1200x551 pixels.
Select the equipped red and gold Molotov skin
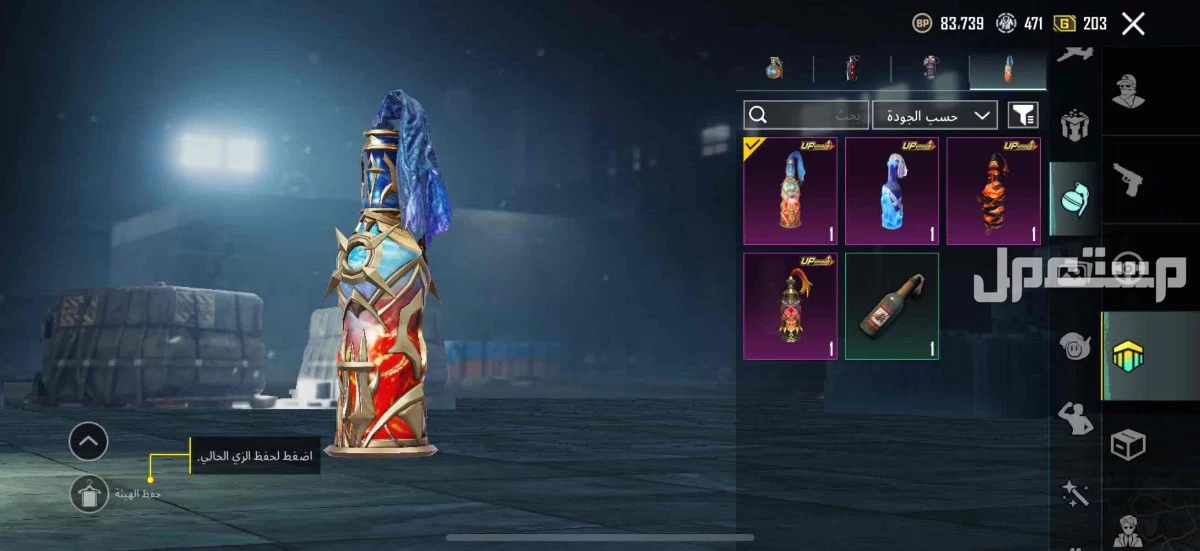click(790, 191)
